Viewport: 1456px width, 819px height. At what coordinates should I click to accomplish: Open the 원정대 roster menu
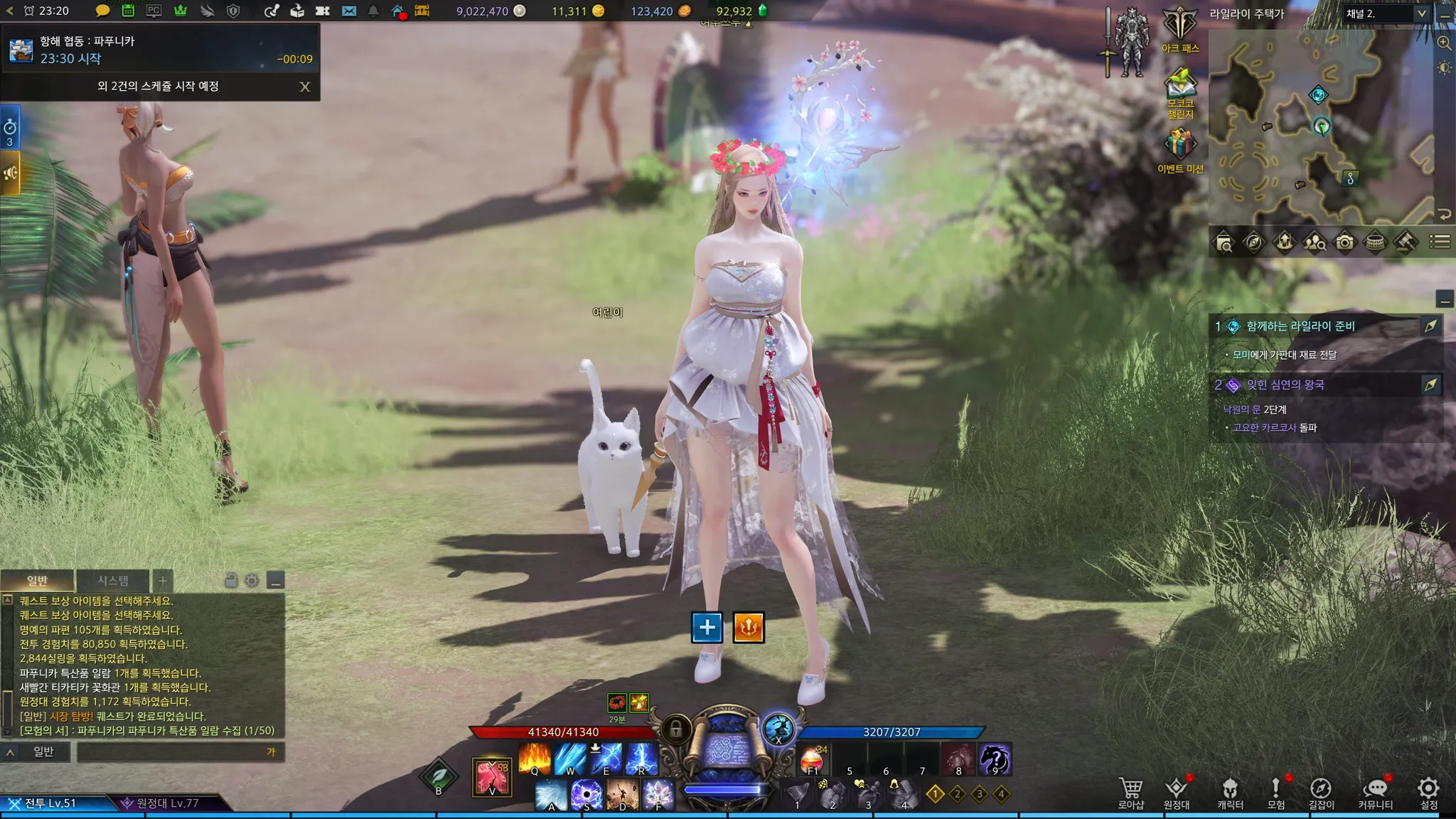point(1177,793)
